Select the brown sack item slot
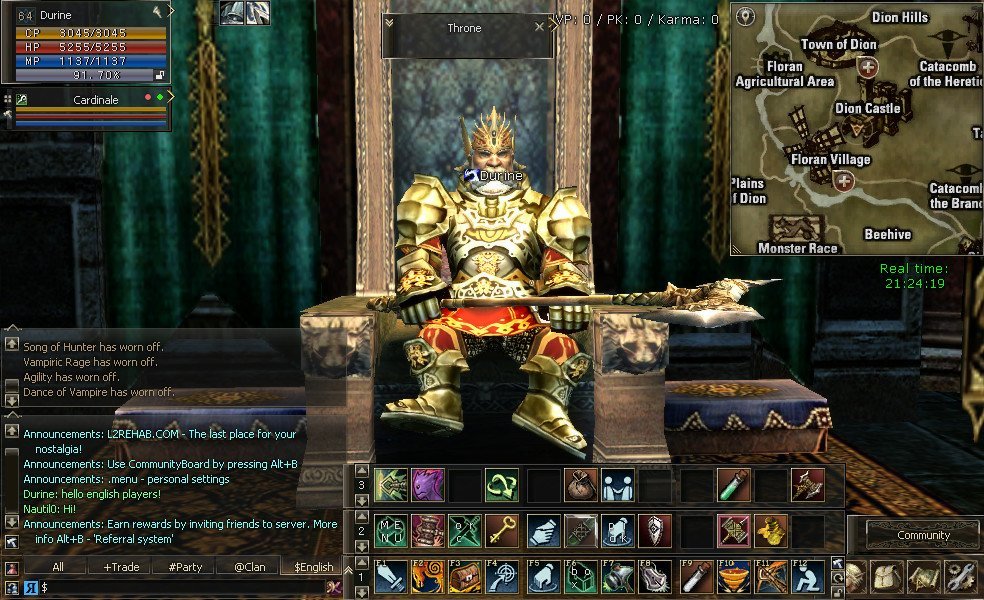The image size is (984, 600). 579,485
